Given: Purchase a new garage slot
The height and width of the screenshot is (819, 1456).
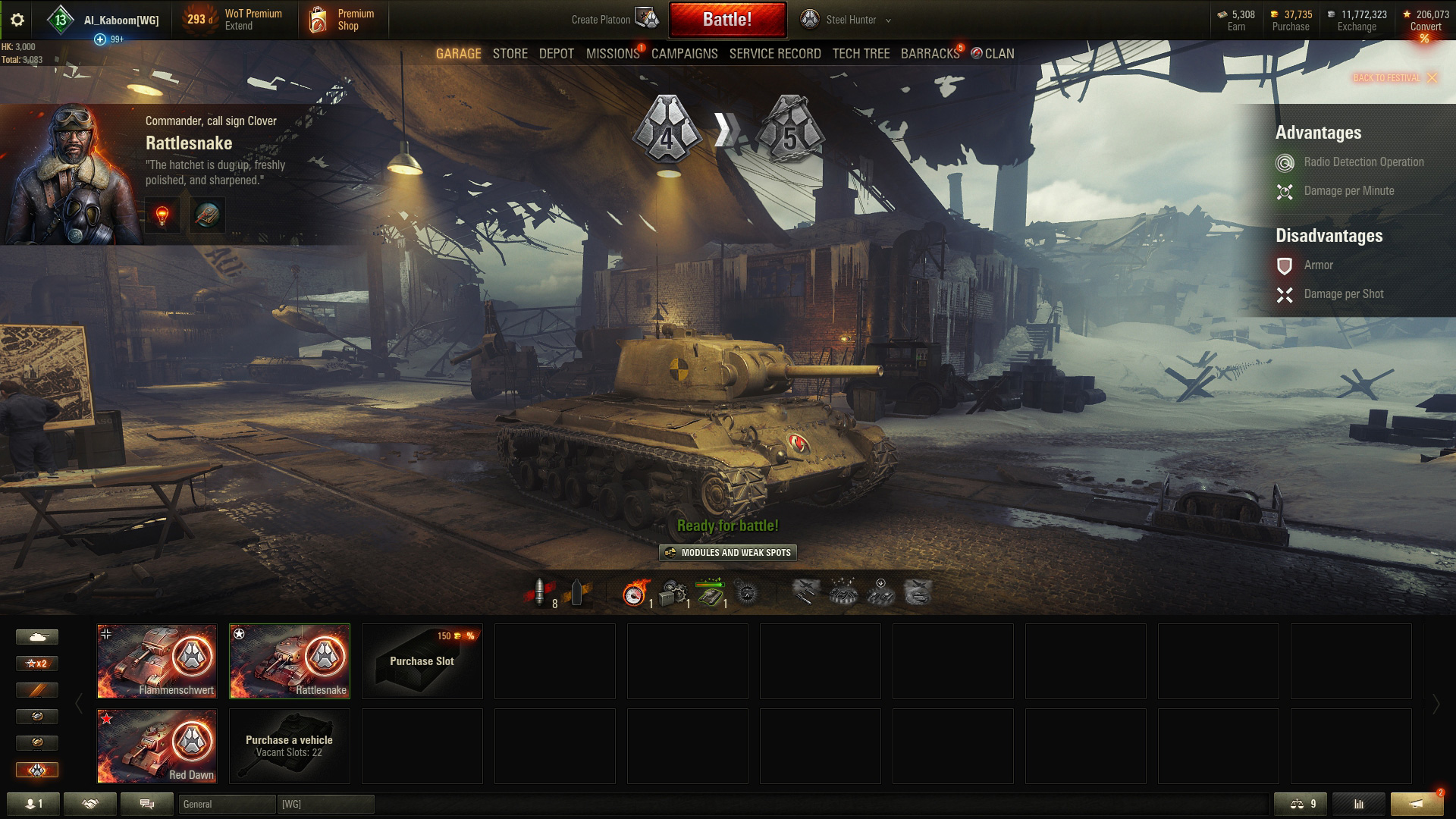Looking at the screenshot, I should point(422,661).
